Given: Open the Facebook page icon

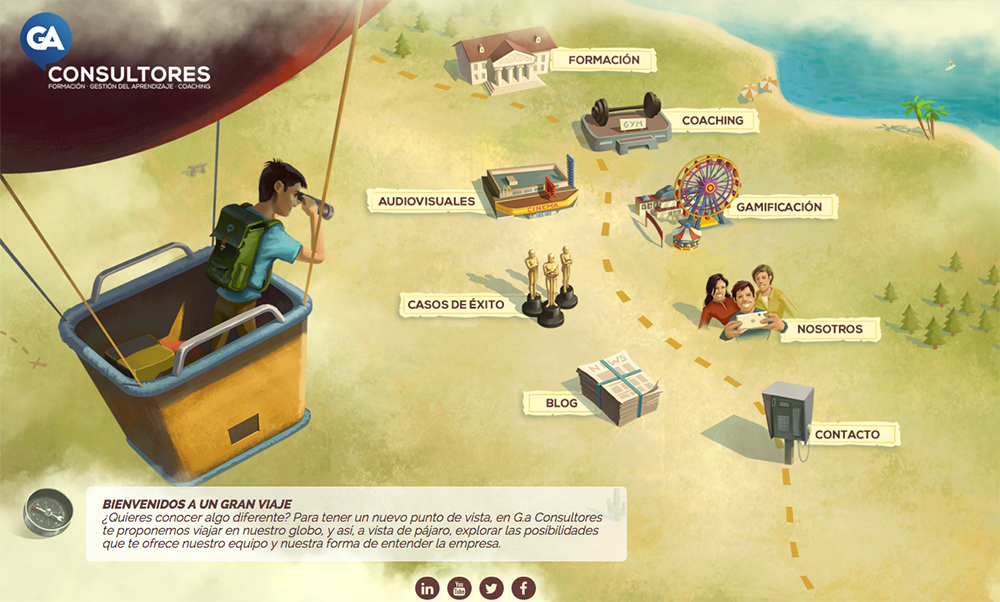Looking at the screenshot, I should tap(524, 588).
